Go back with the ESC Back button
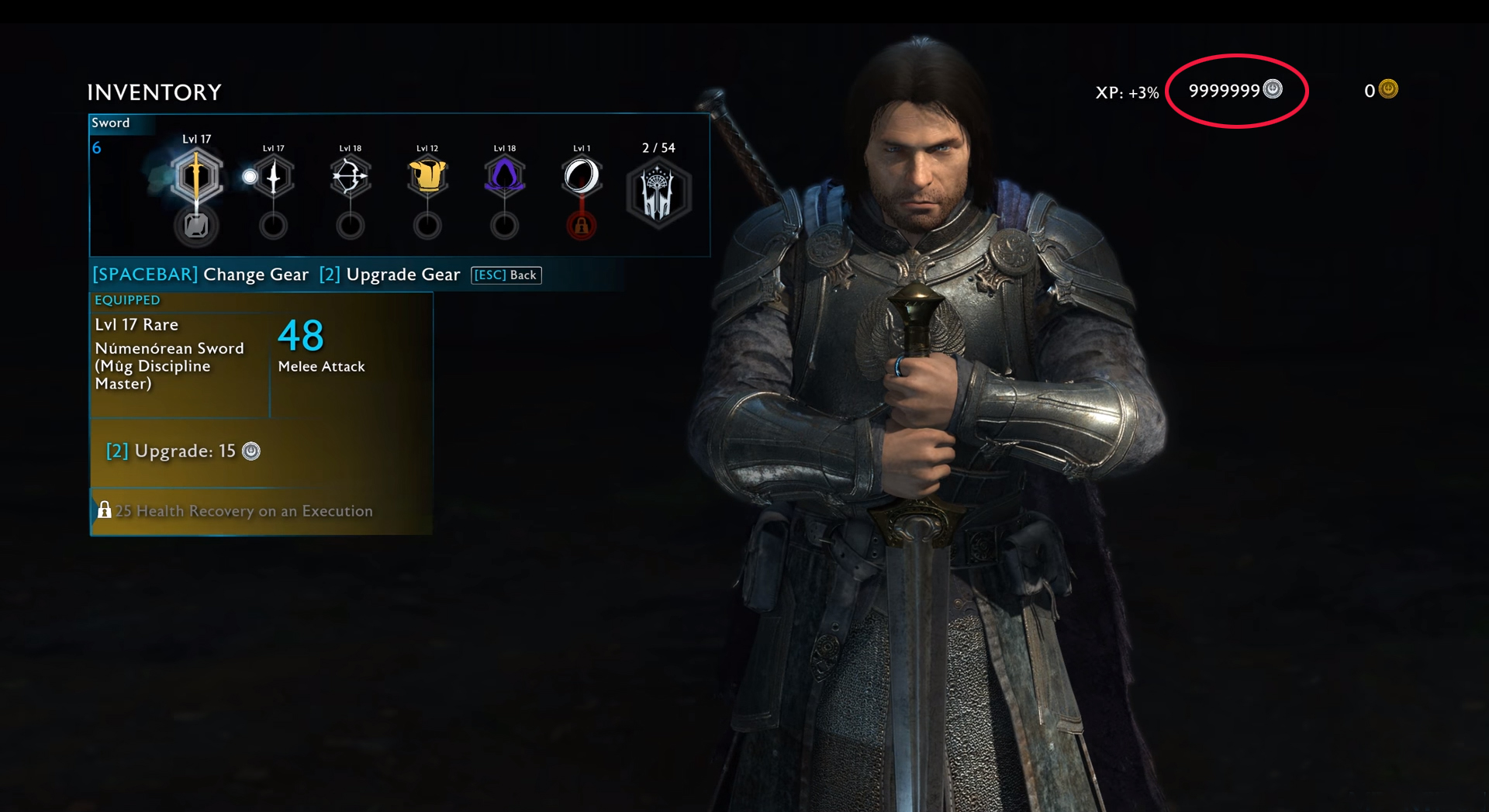The image size is (1489, 812). 506,275
